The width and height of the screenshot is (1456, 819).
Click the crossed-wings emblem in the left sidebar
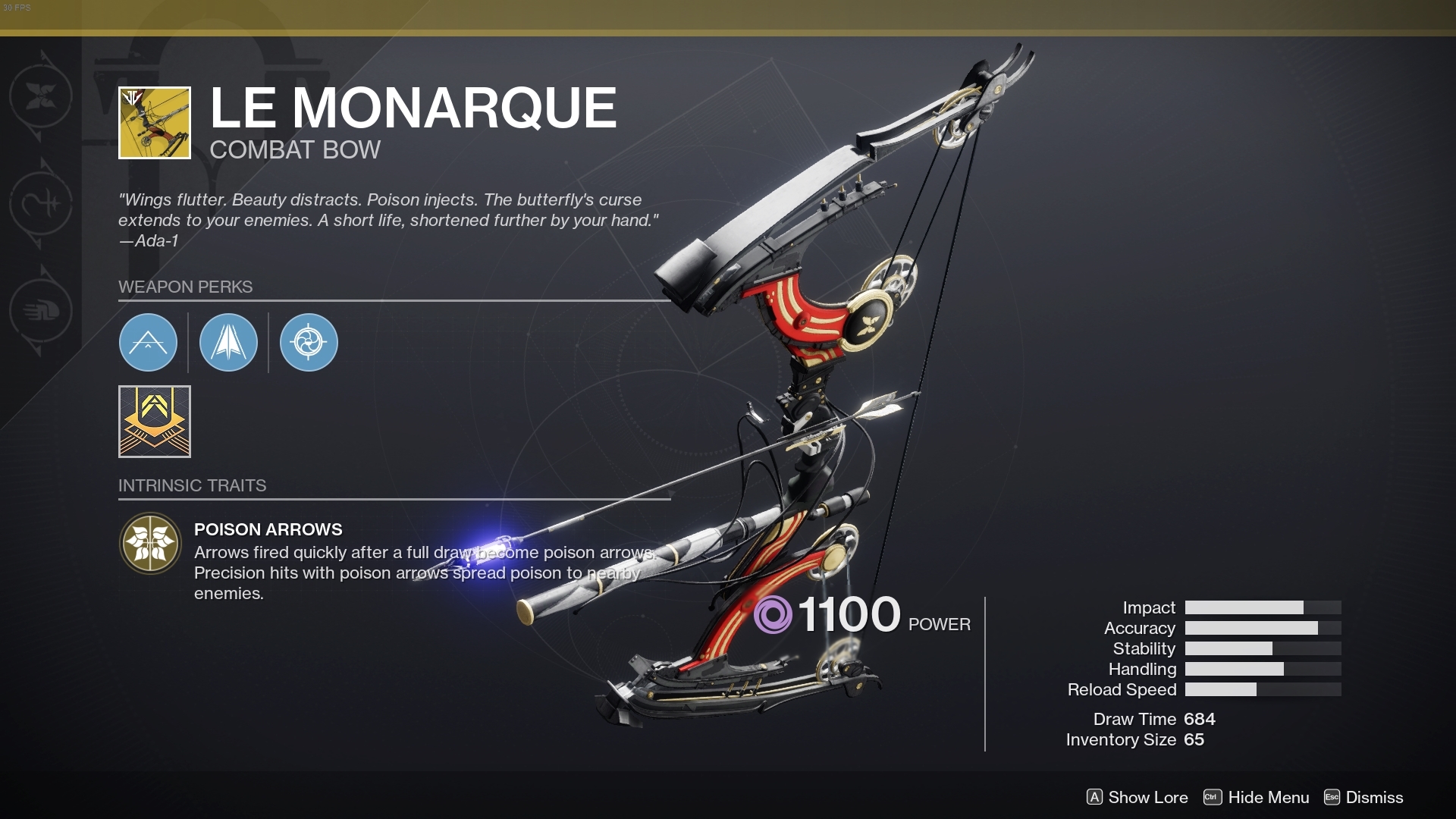(42, 97)
